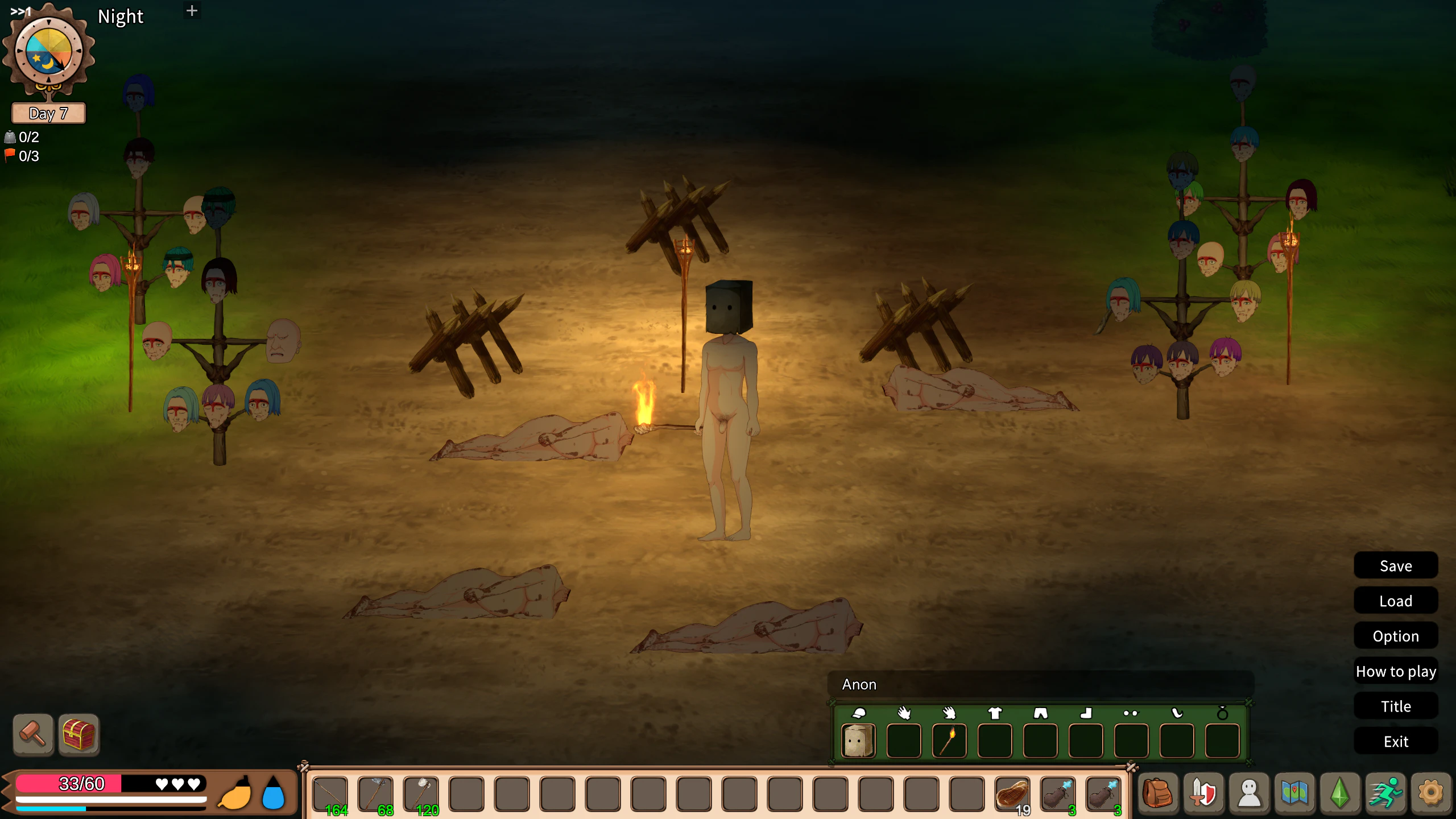This screenshot has width=1456, height=819.
Task: Click the plus button beside Night
Action: (x=192, y=11)
